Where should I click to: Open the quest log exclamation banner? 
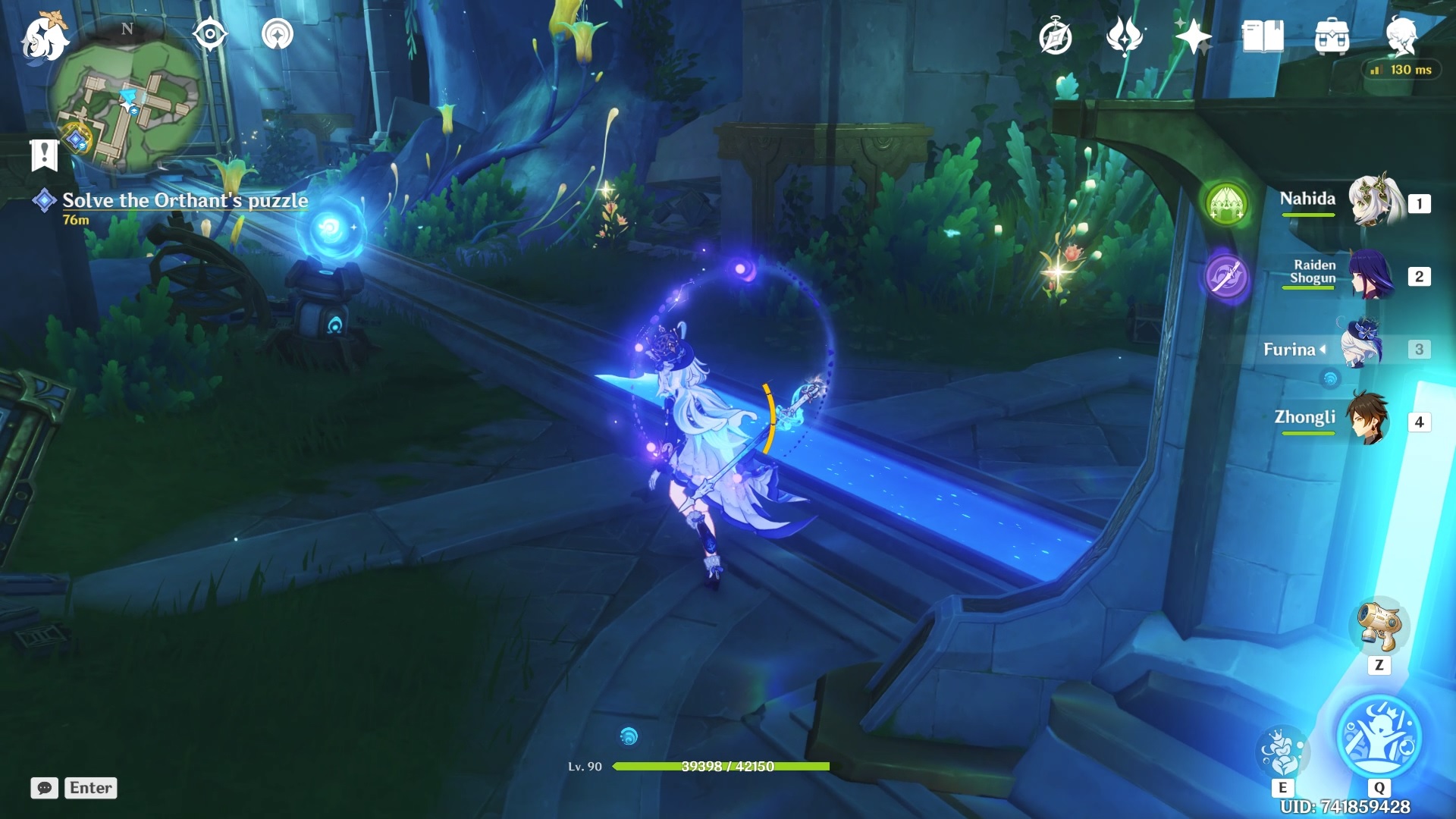[x=44, y=155]
